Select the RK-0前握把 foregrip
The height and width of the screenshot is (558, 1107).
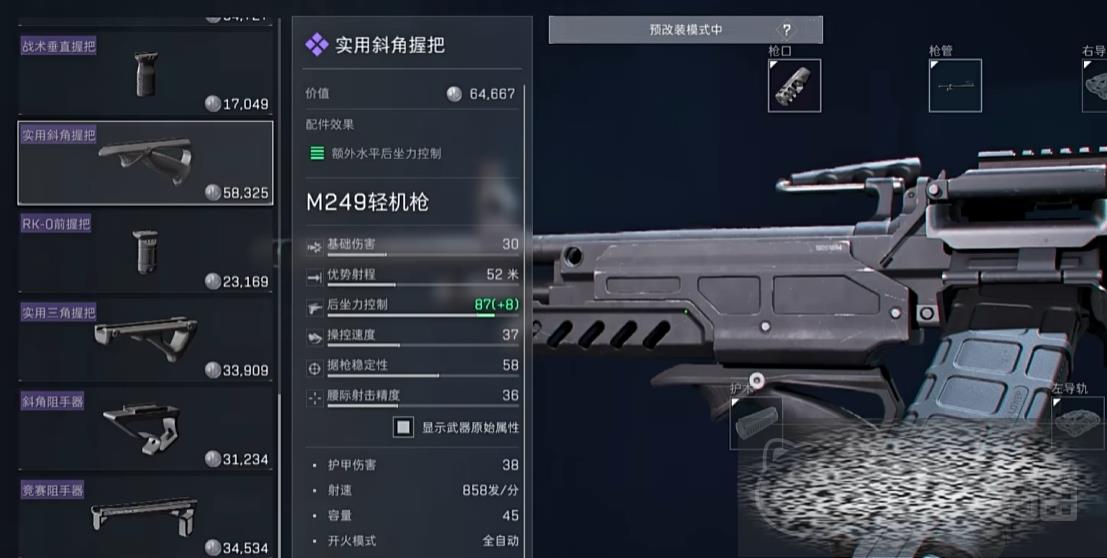[x=145, y=251]
